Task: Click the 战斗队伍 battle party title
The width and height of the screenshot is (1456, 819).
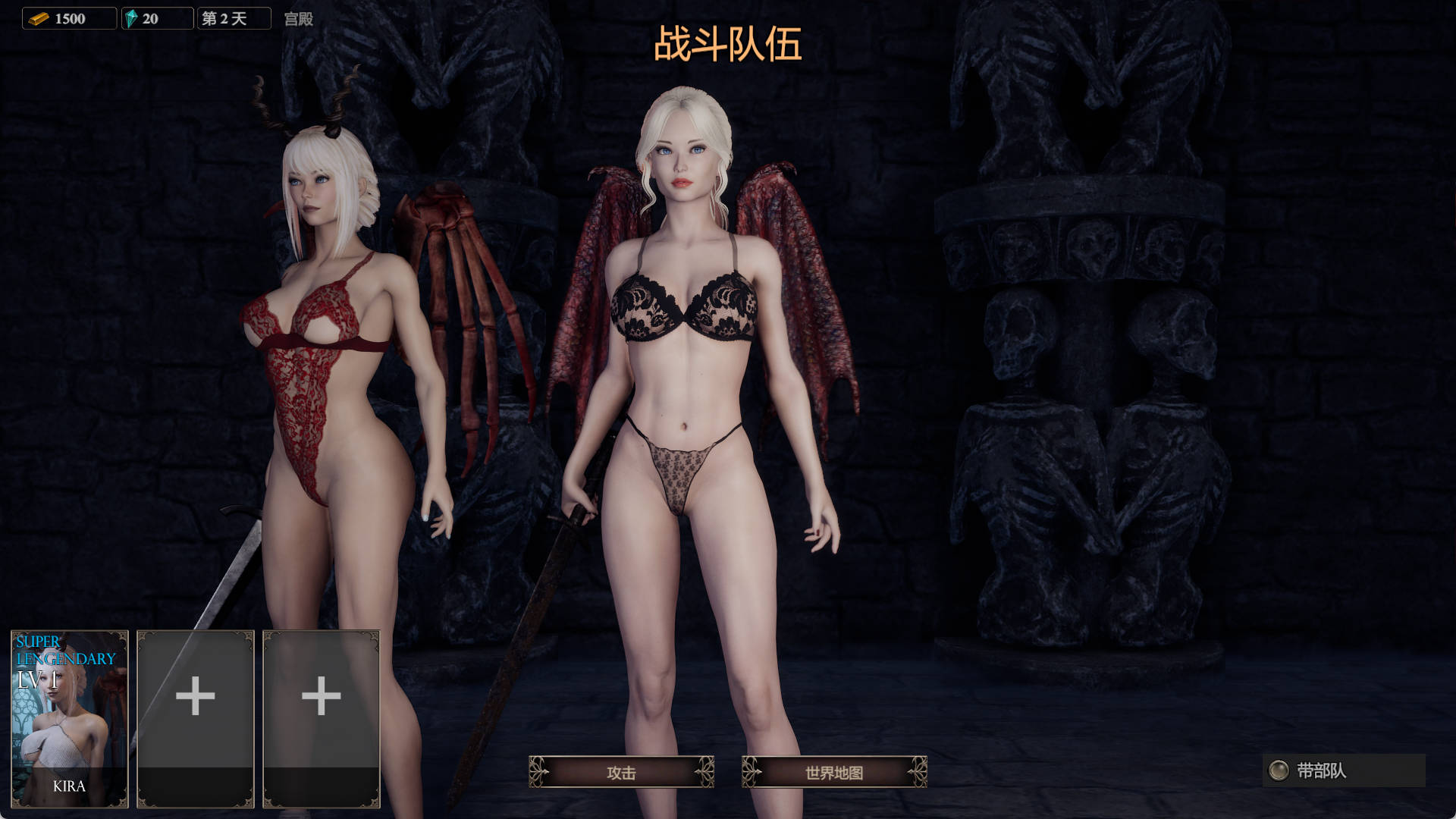Action: [727, 46]
